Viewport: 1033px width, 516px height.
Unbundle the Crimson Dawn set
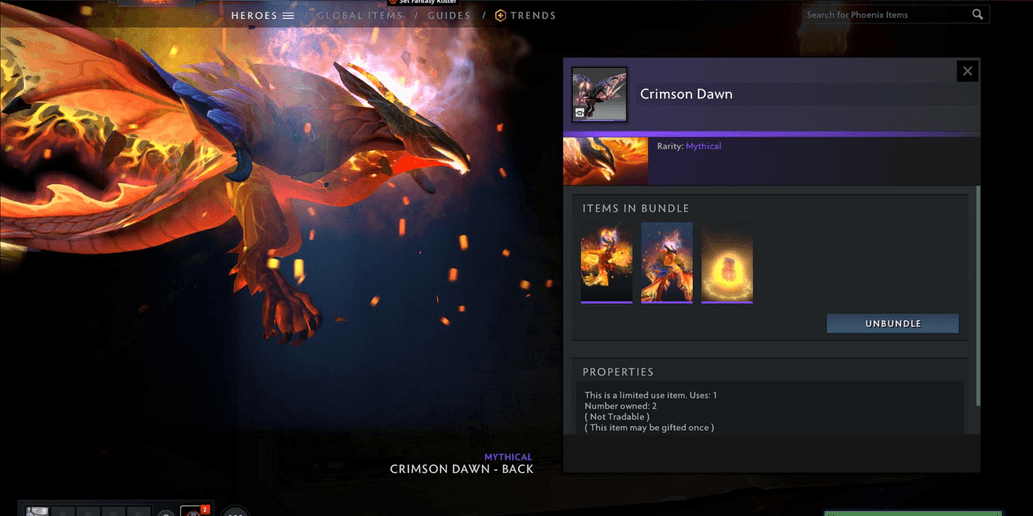892,324
